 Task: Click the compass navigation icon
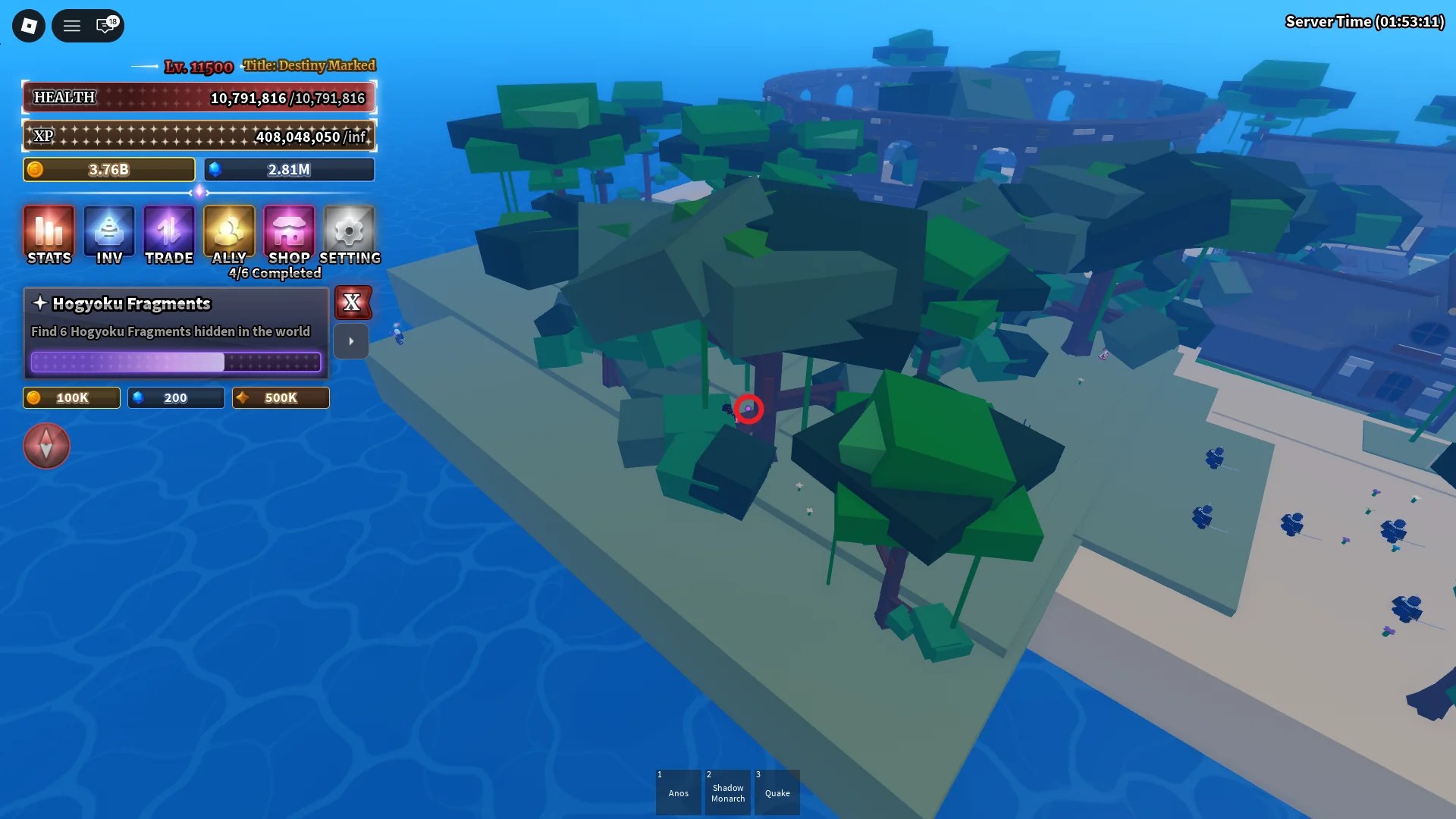(46, 446)
